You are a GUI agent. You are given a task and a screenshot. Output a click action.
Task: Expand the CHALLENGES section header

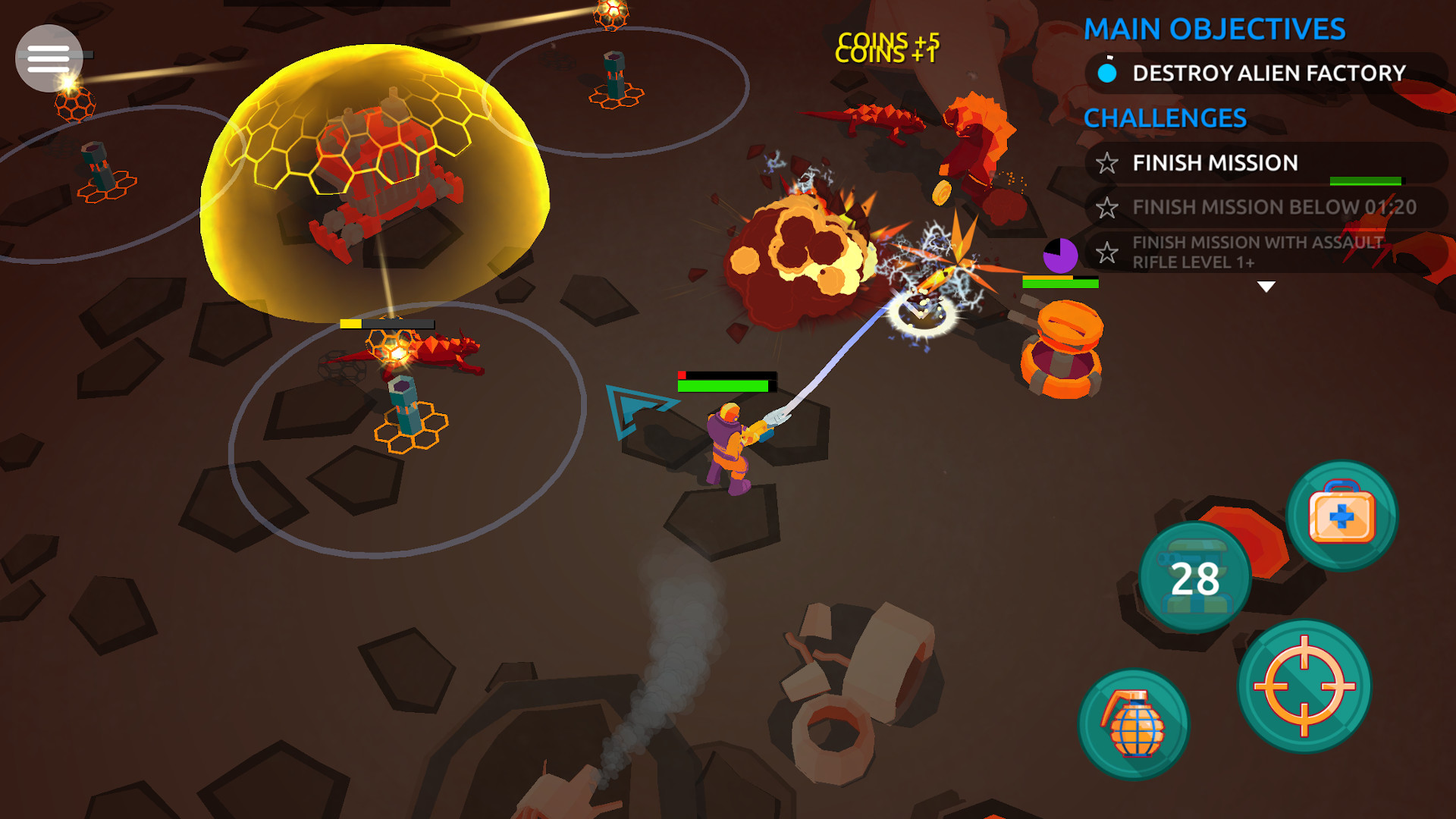point(1164,118)
